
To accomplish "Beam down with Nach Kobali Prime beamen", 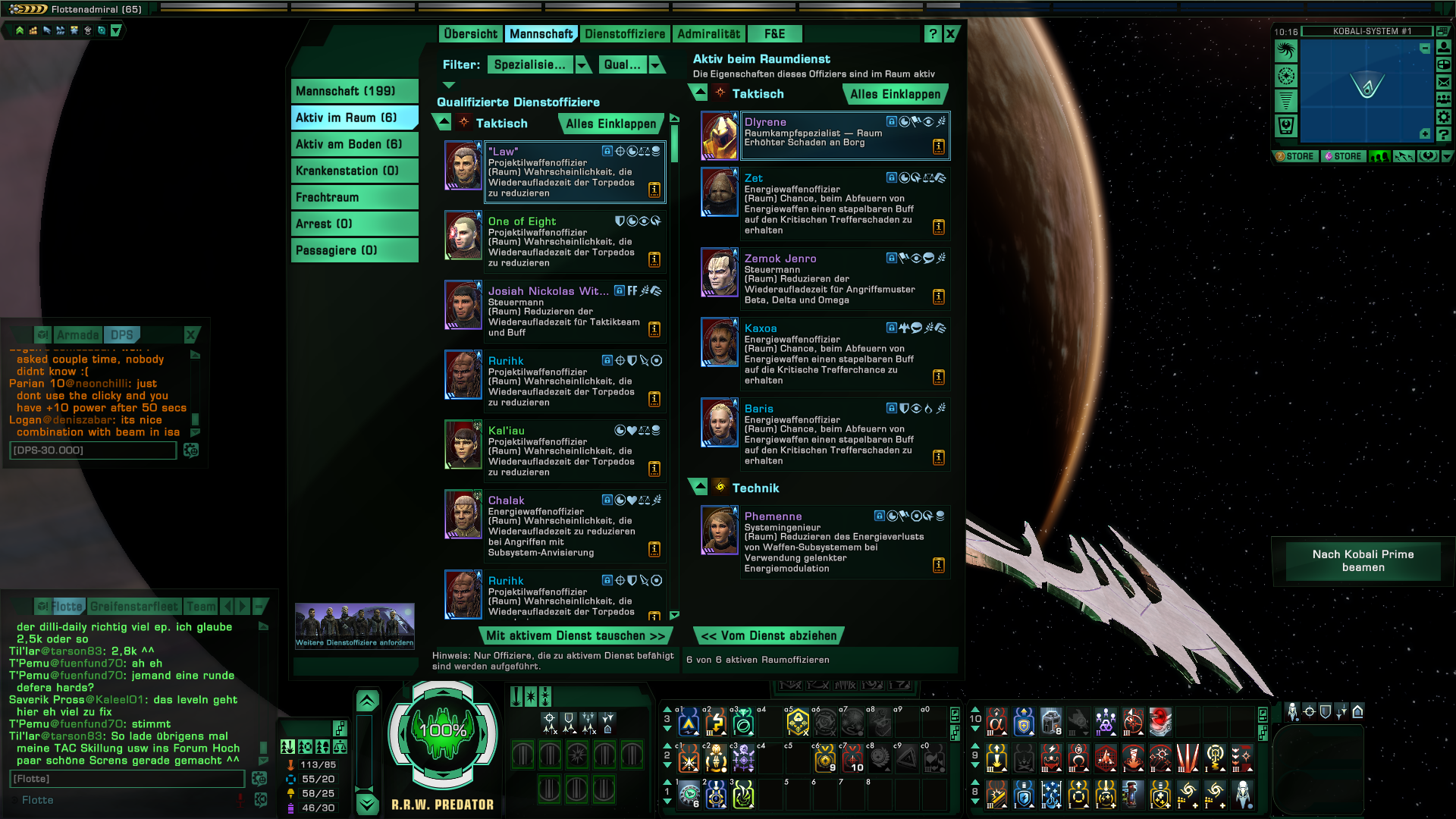I will click(x=1363, y=560).
